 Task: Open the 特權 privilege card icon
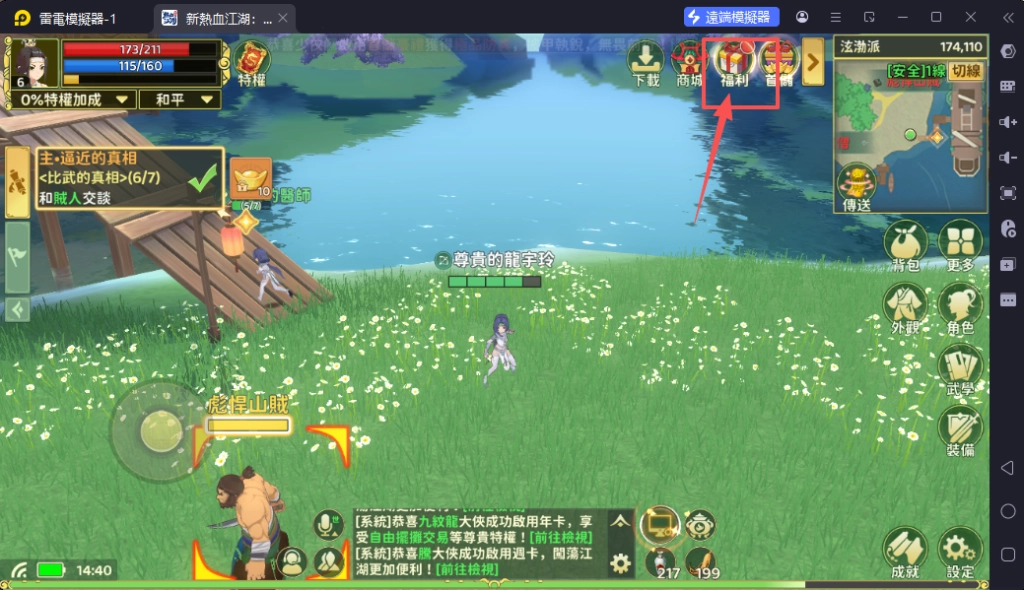(252, 63)
